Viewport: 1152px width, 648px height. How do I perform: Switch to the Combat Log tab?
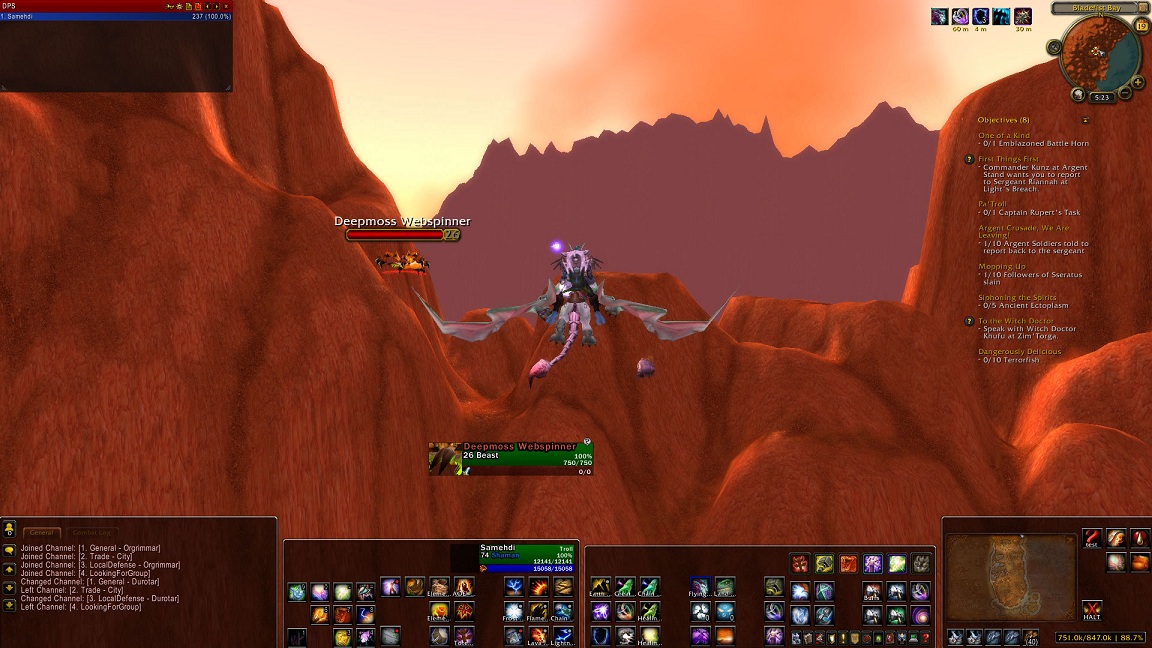pos(93,533)
